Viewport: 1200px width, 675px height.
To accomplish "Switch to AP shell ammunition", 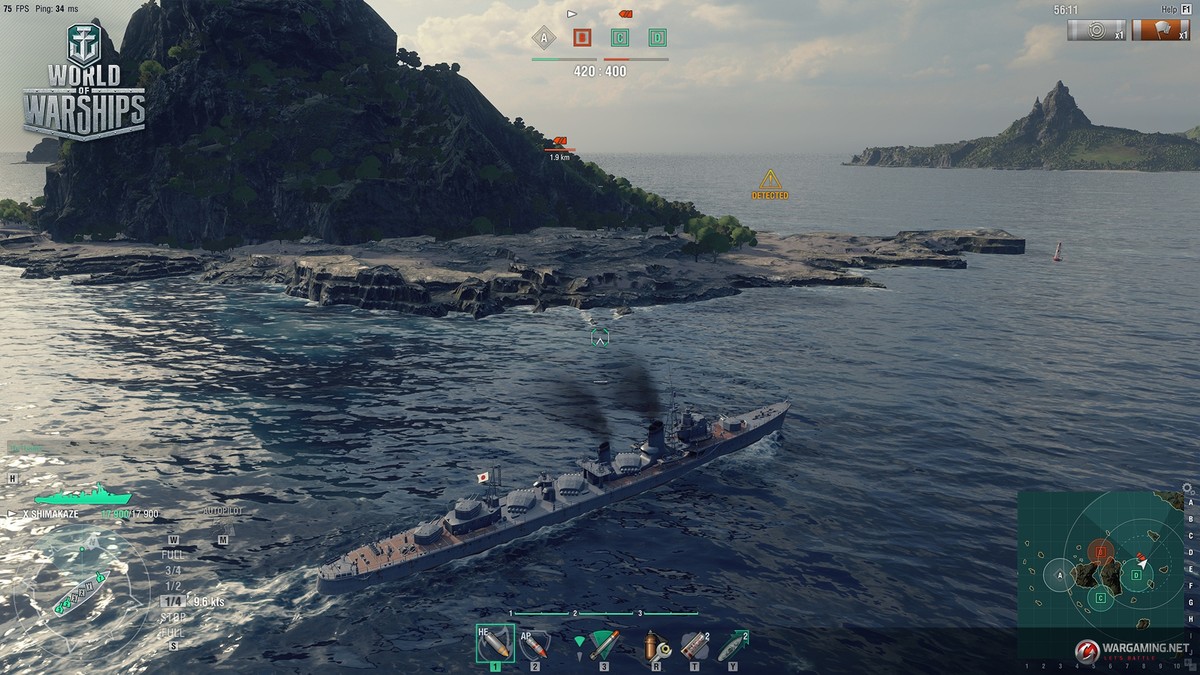I will coord(535,645).
